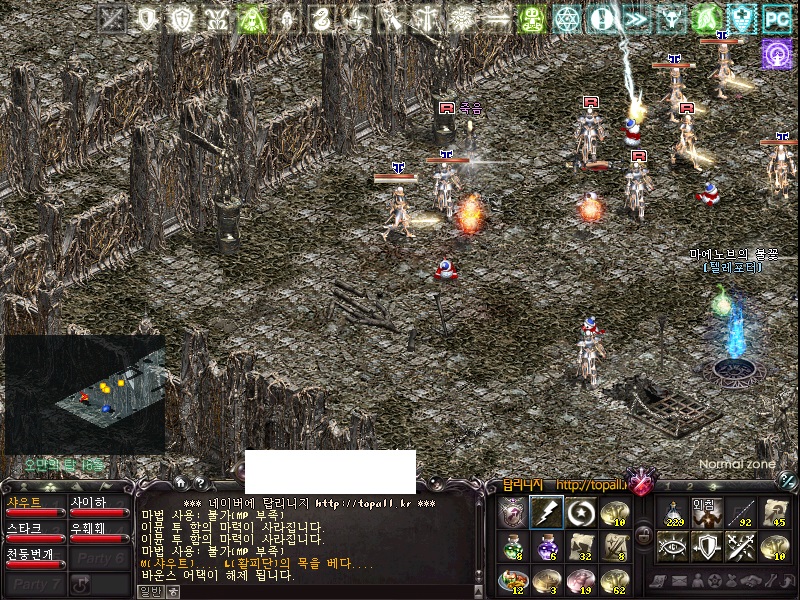The height and width of the screenshot is (600, 800).
Task: Use the green potion in the hotbar
Action: 512,547
